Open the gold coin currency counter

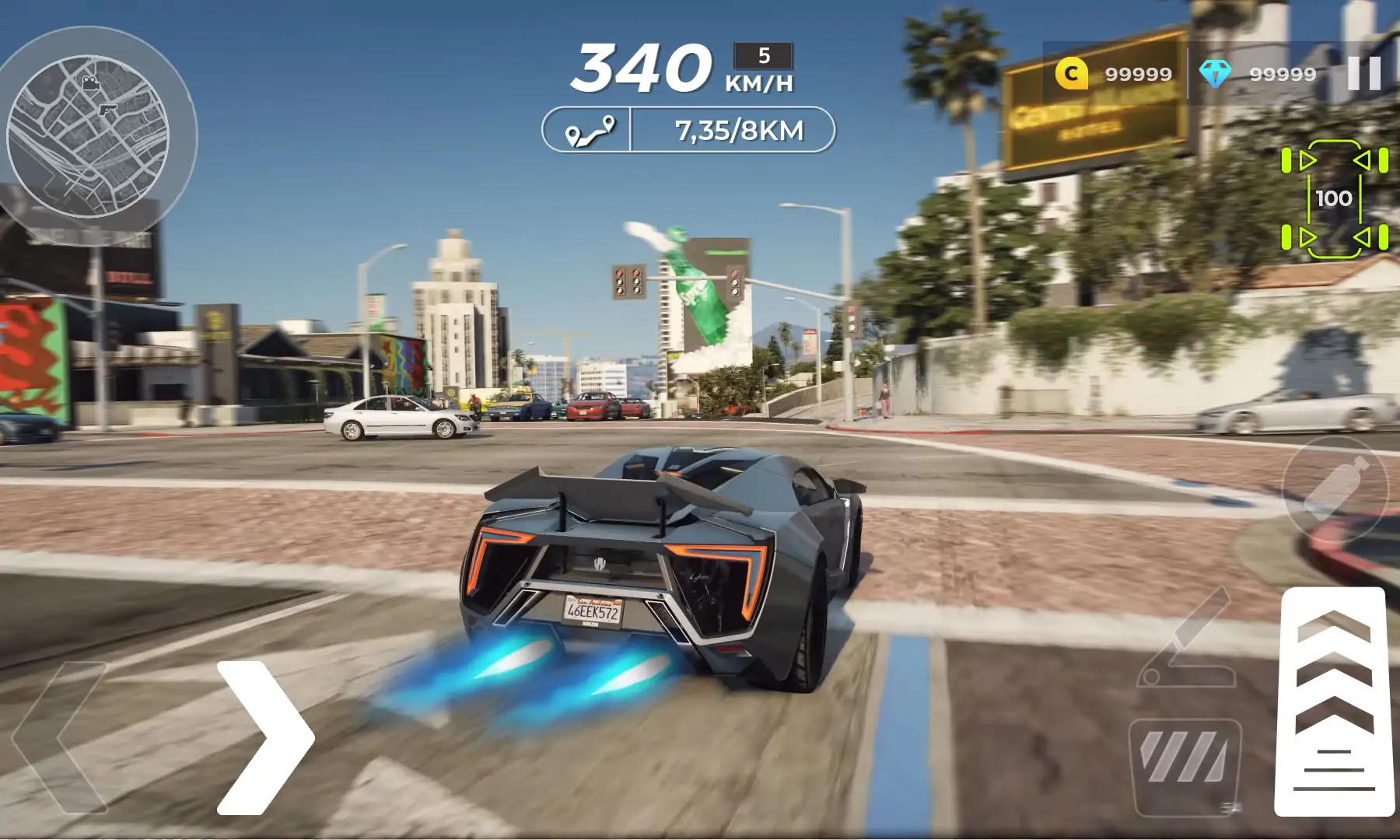[x=1114, y=74]
